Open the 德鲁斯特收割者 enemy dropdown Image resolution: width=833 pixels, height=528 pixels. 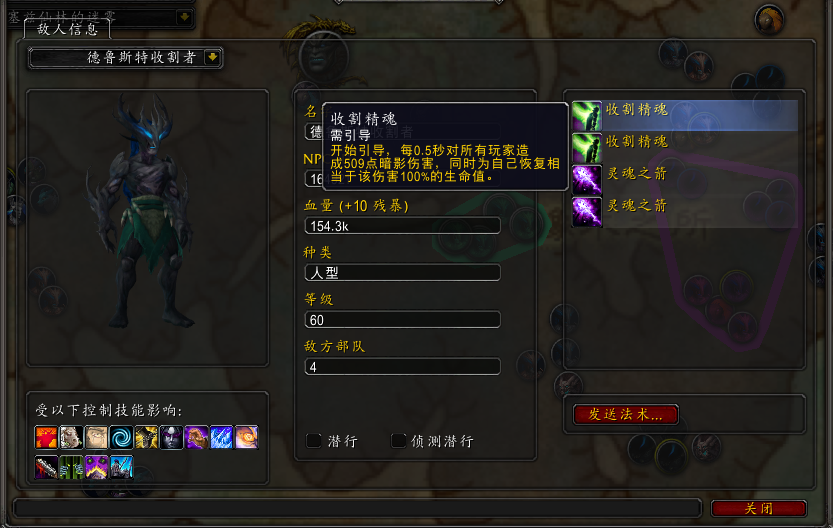click(211, 58)
